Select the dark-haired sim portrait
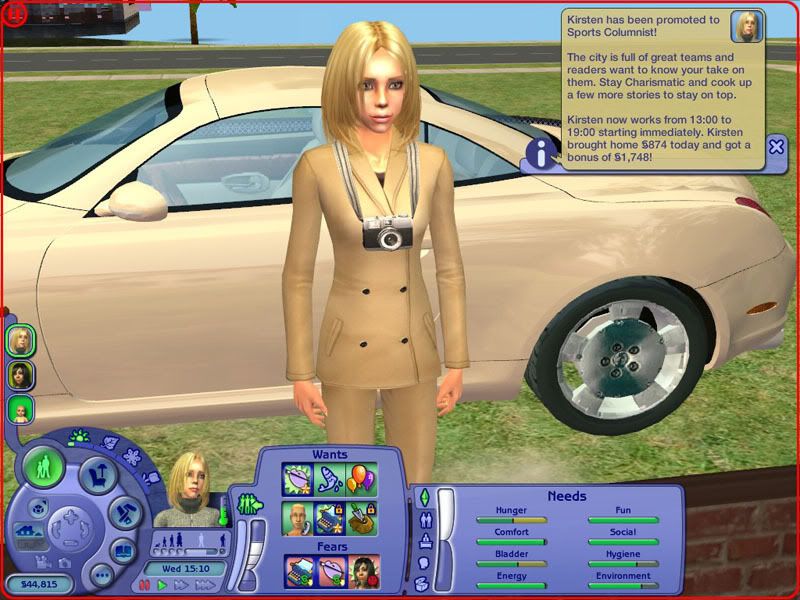This screenshot has height=600, width=800. pyautogui.click(x=20, y=374)
